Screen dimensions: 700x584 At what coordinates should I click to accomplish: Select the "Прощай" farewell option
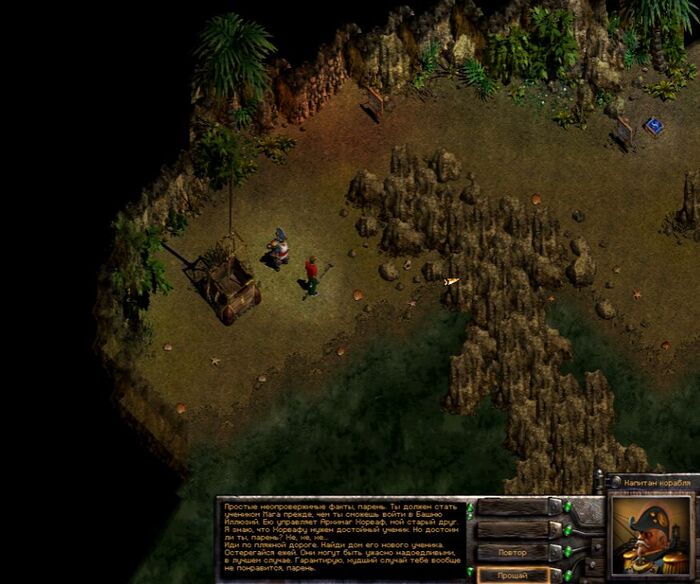tap(514, 574)
